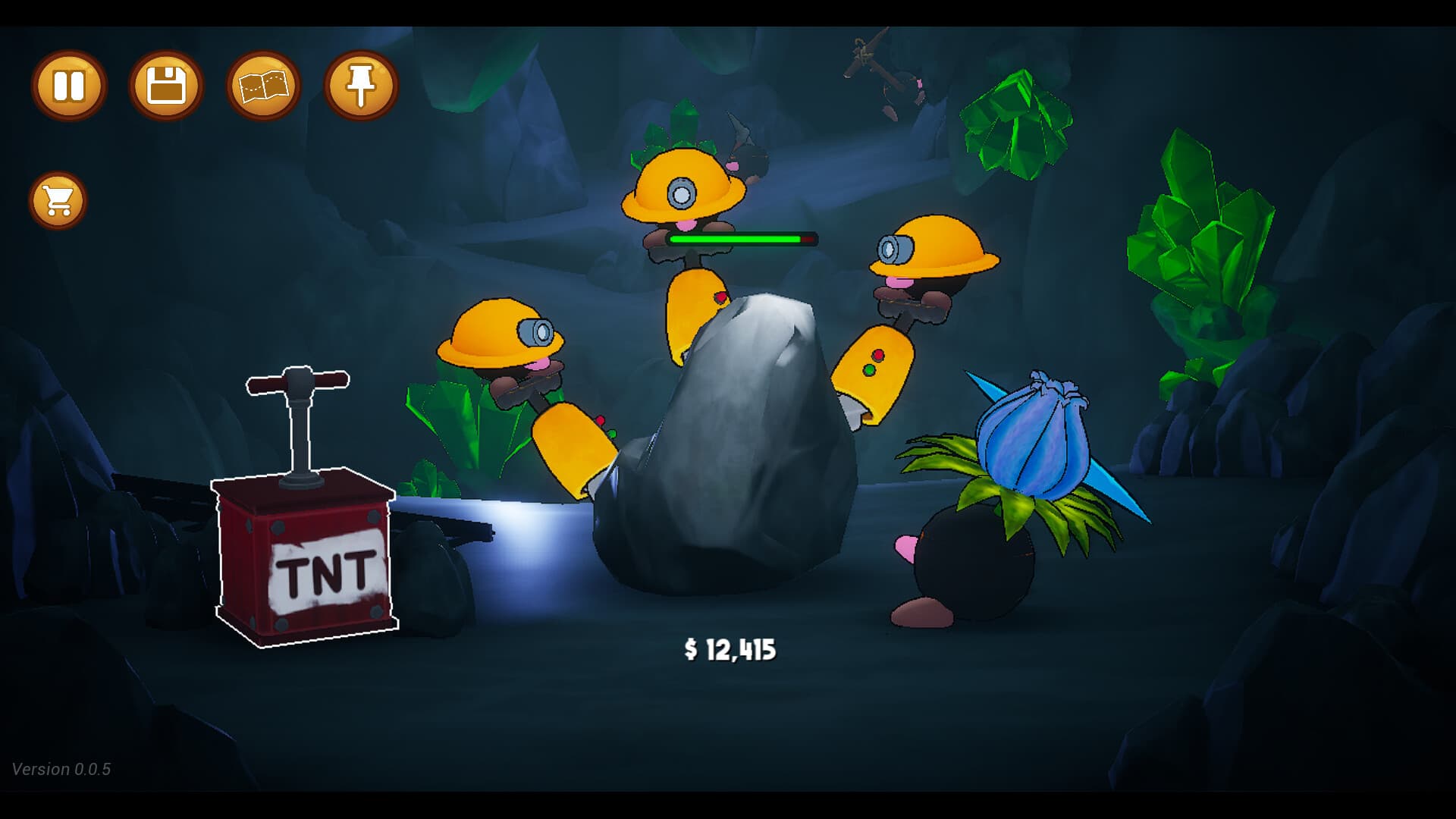Open the map icon
The image size is (1456, 819).
tap(262, 86)
